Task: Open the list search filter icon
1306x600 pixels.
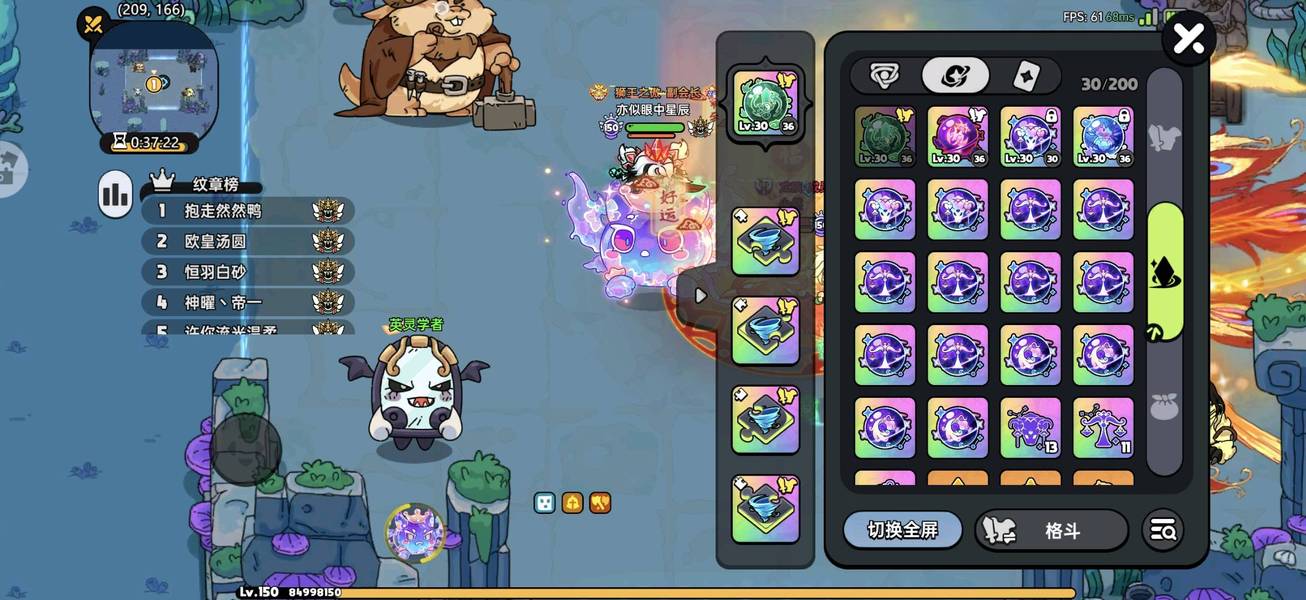Action: click(x=1163, y=531)
